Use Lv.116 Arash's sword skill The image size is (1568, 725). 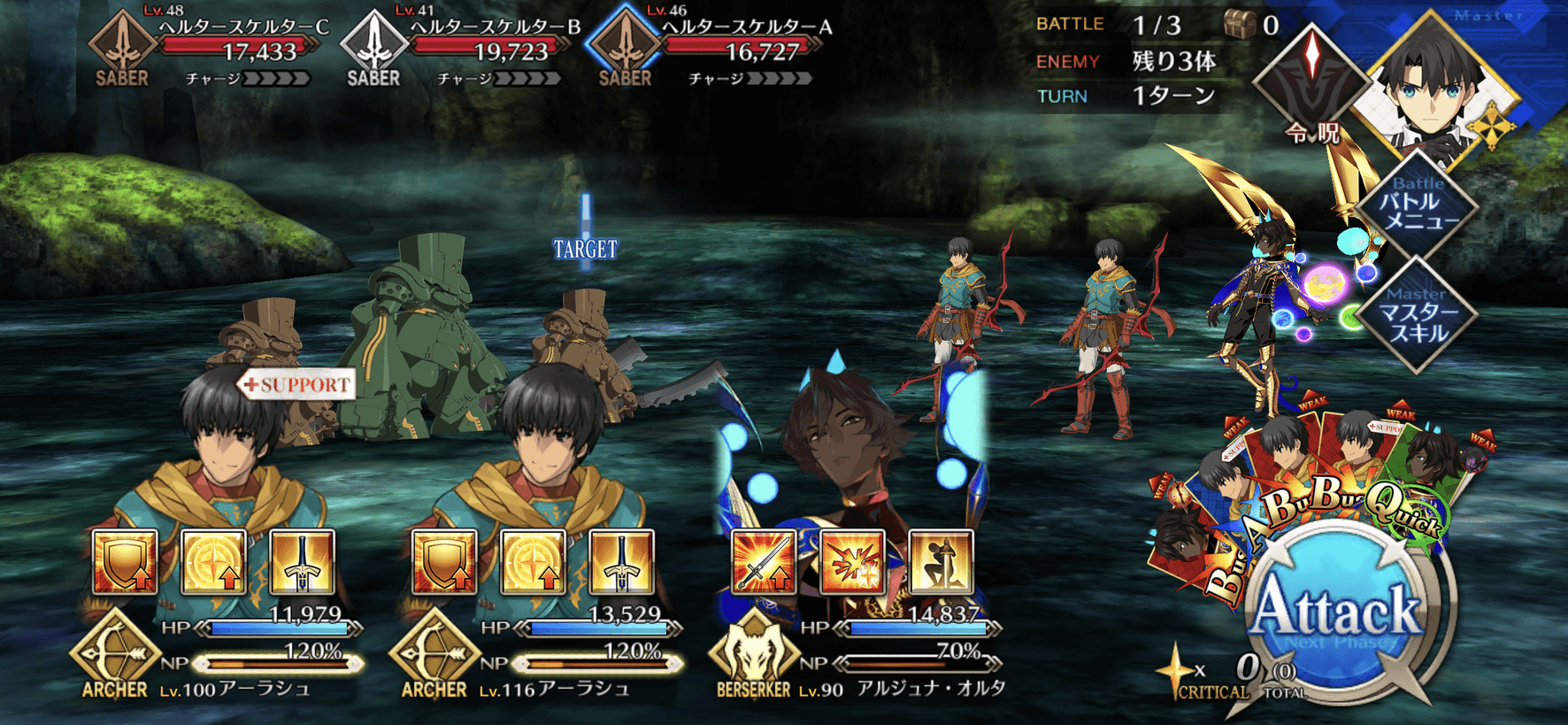coord(621,561)
